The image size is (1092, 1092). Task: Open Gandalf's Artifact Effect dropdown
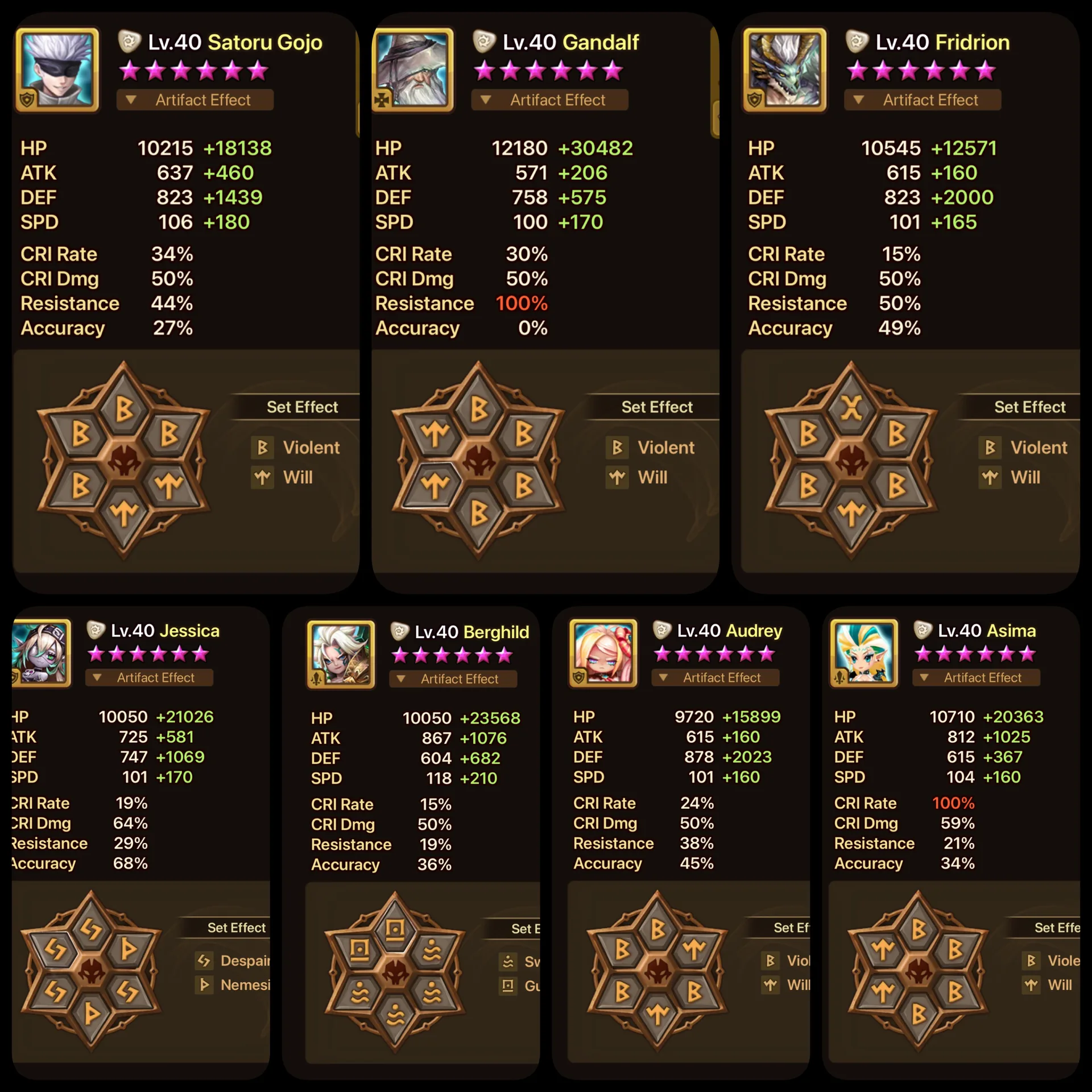tap(549, 100)
